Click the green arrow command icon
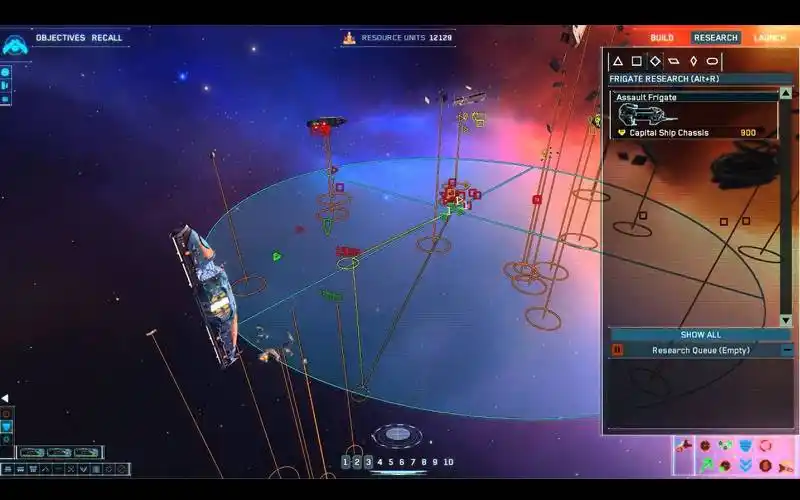 [706, 465]
